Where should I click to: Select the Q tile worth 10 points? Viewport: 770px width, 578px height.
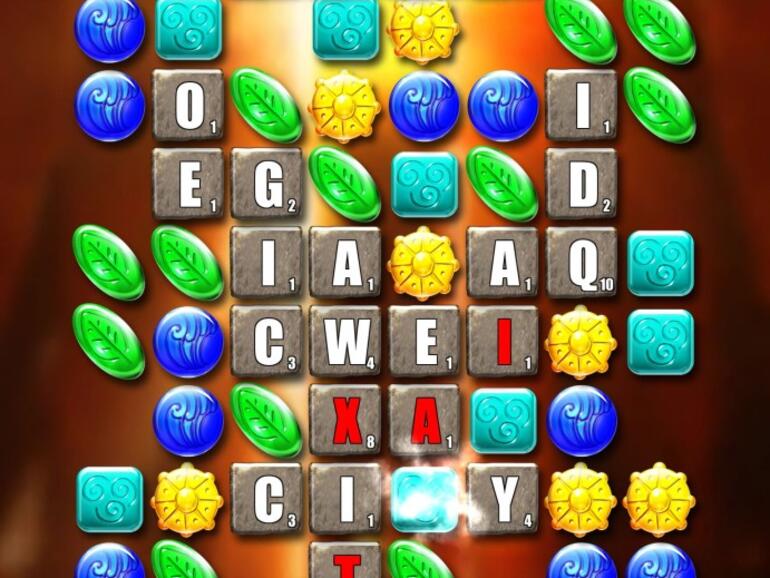click(x=581, y=262)
